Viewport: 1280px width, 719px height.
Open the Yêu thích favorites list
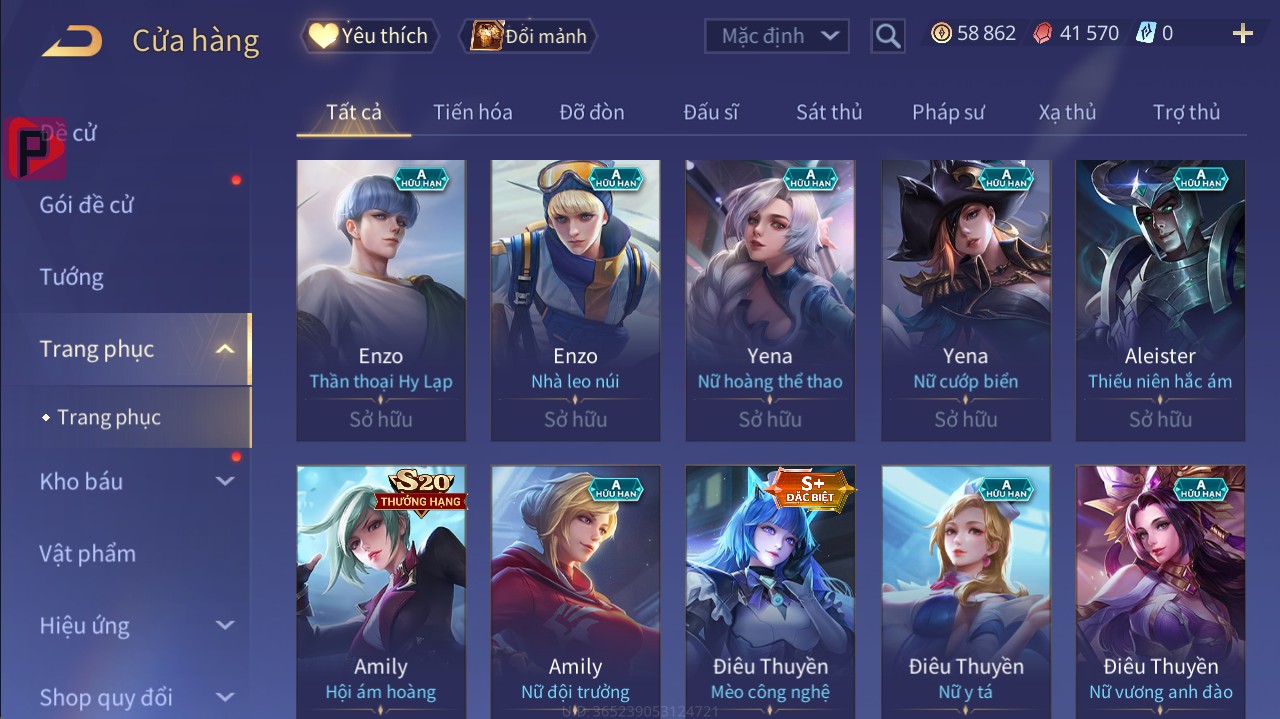pos(368,36)
